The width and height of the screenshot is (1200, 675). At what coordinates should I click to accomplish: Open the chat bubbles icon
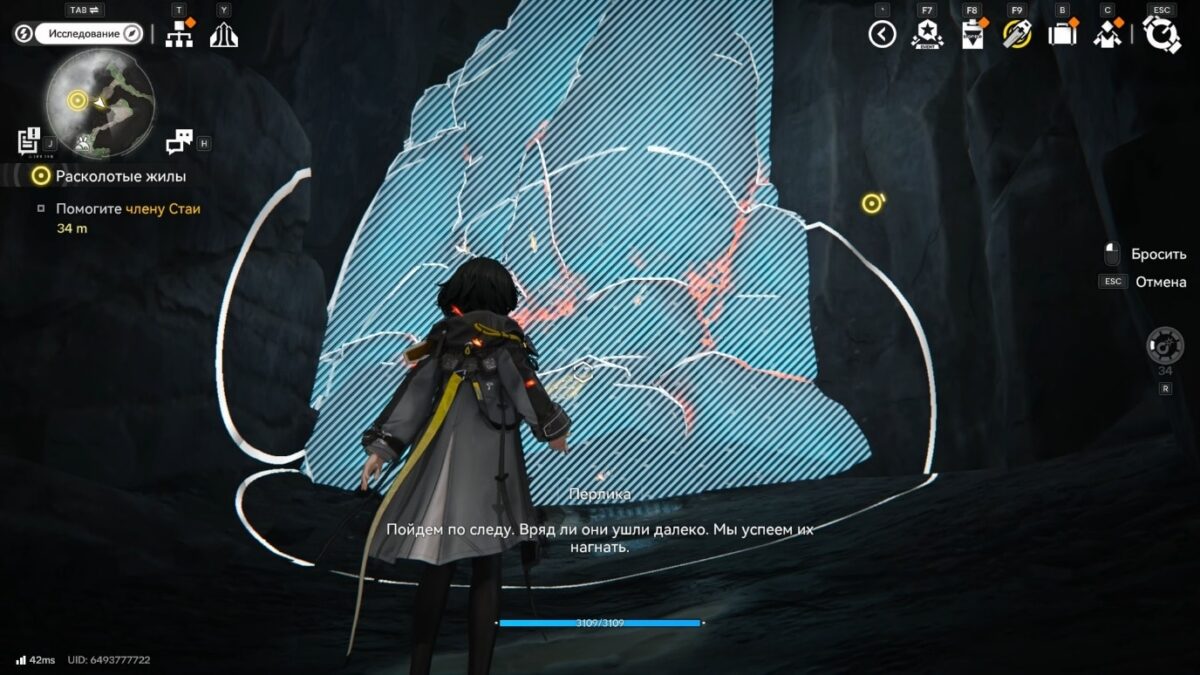tap(179, 142)
